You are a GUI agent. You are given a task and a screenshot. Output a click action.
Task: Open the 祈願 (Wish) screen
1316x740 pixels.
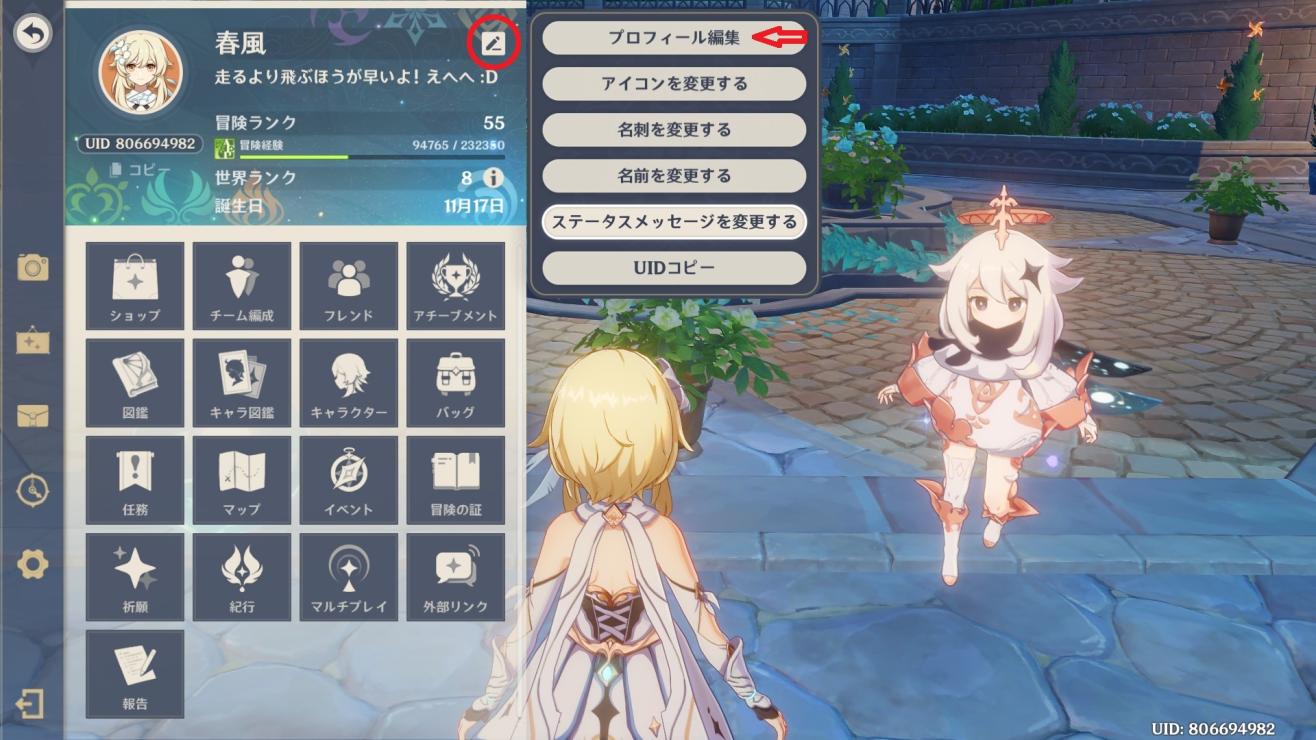tap(134, 576)
